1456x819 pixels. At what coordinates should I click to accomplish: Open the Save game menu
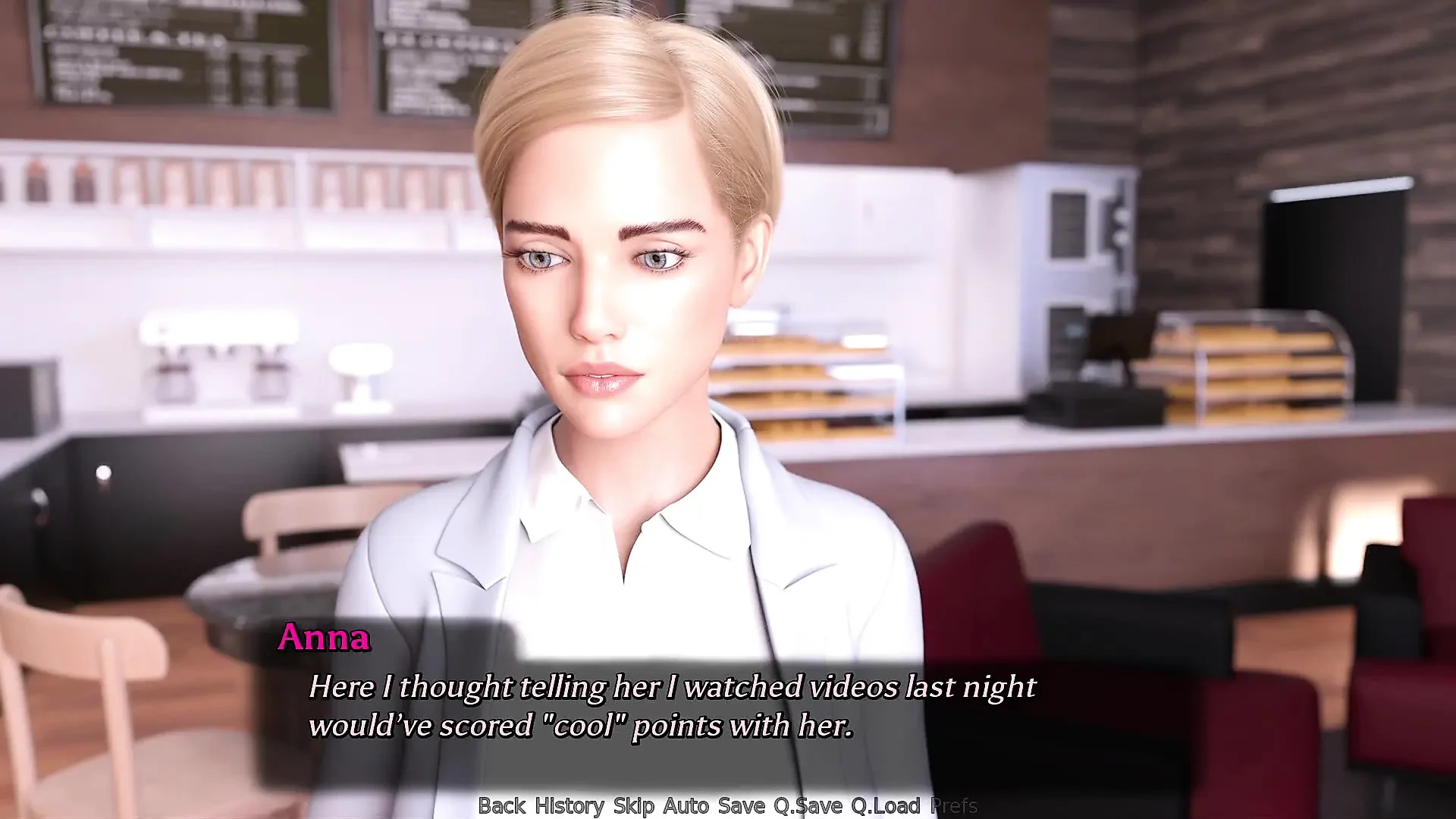pos(741,805)
